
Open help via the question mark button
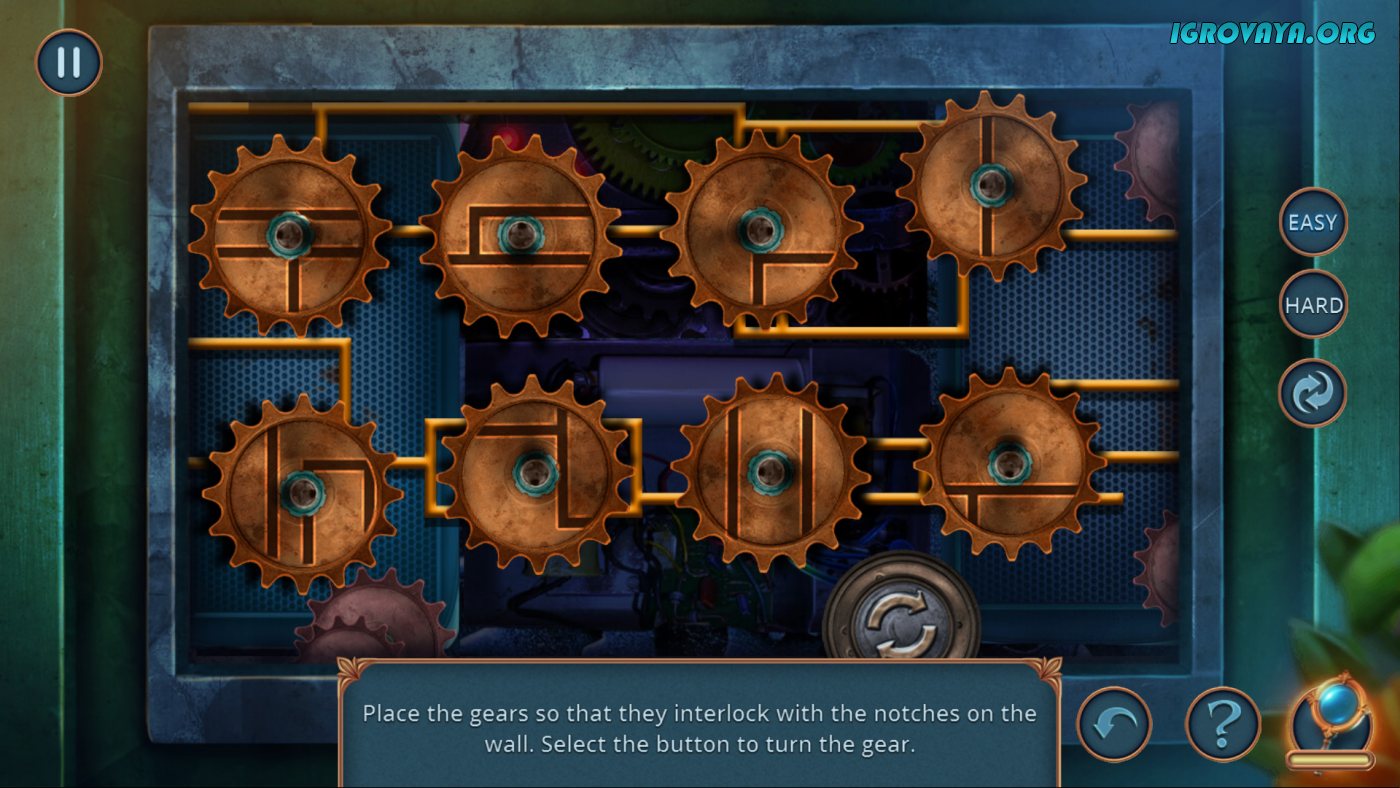1223,725
